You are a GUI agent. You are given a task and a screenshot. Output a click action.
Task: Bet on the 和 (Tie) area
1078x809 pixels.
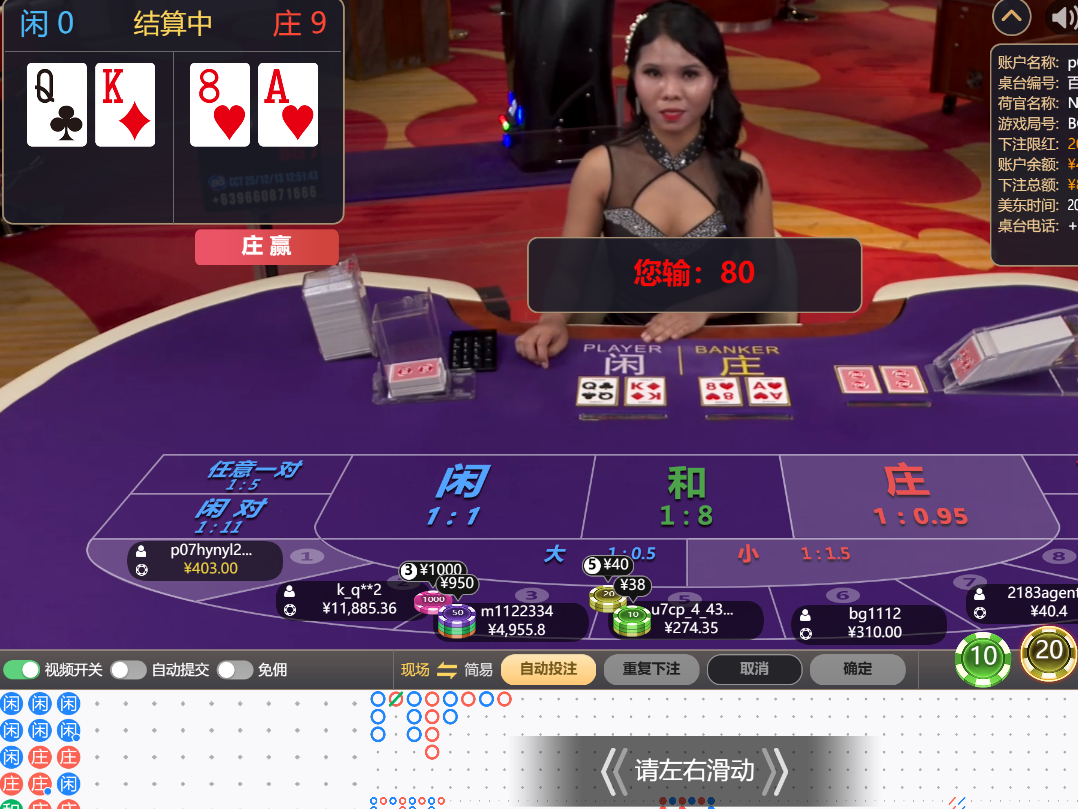(x=686, y=495)
